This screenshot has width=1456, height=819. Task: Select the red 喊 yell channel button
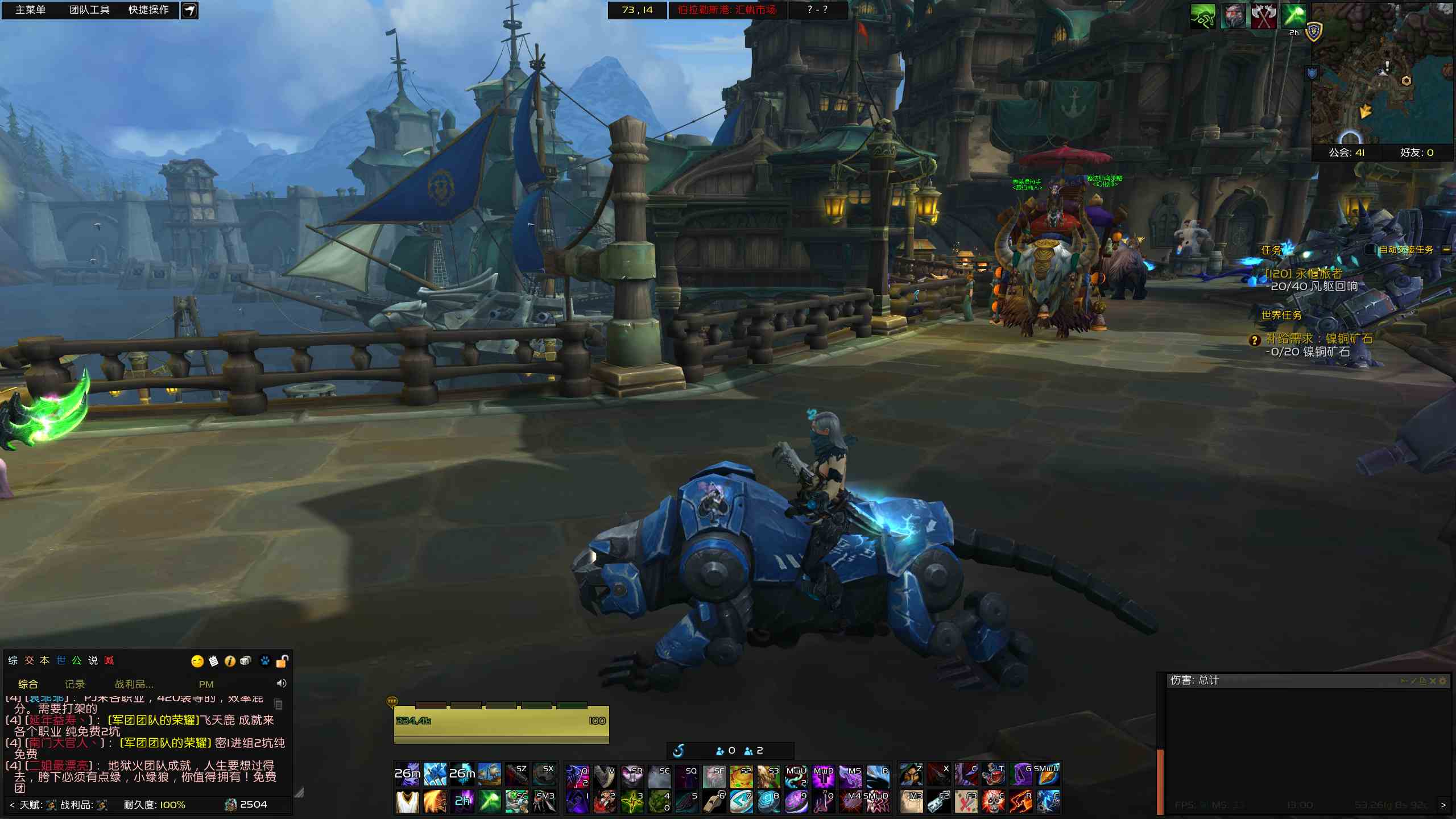click(109, 660)
